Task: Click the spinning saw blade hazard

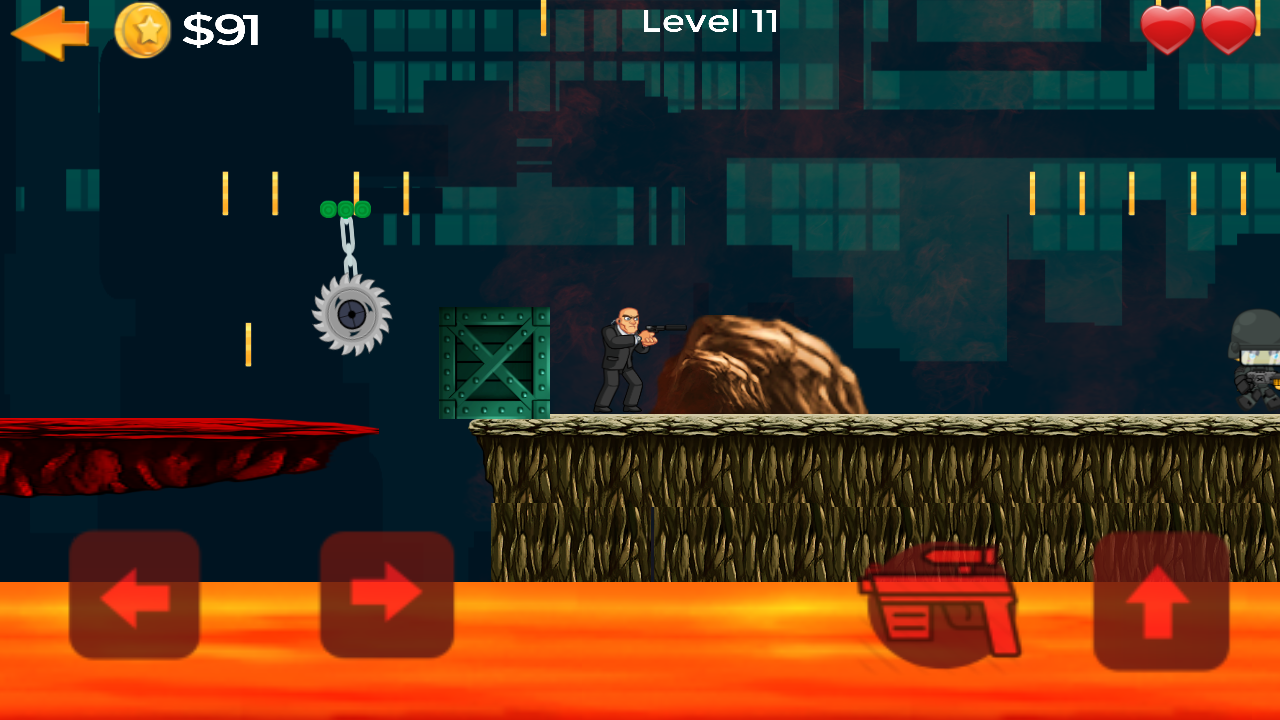Action: [352, 316]
